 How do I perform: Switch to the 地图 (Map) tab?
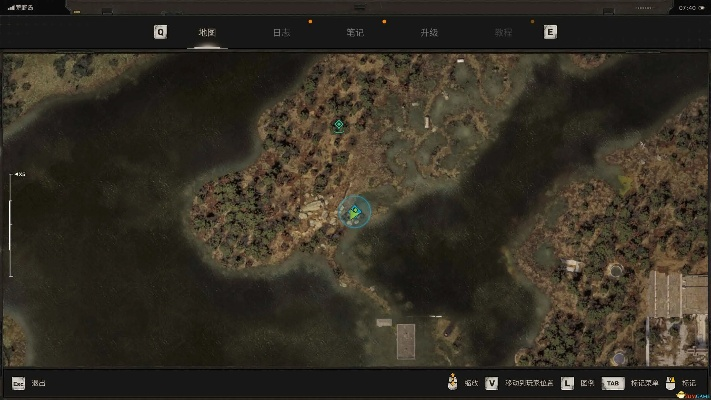207,32
